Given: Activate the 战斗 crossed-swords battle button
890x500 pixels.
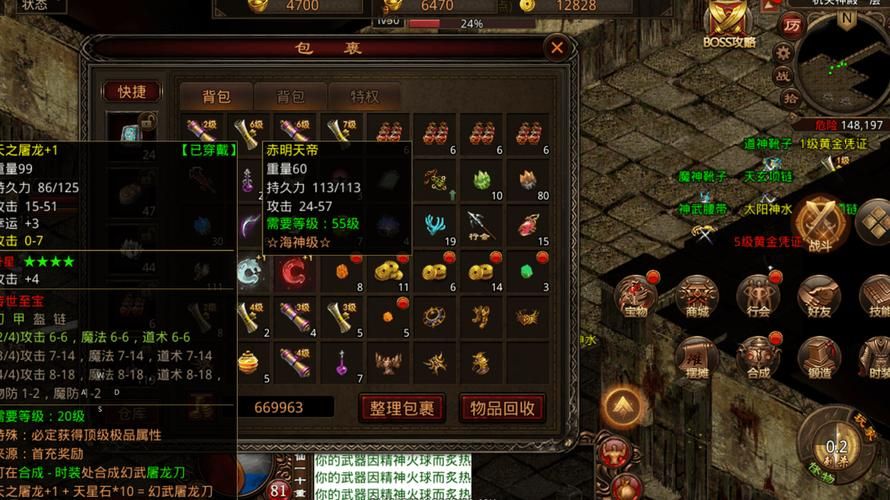Looking at the screenshot, I should coord(820,222).
